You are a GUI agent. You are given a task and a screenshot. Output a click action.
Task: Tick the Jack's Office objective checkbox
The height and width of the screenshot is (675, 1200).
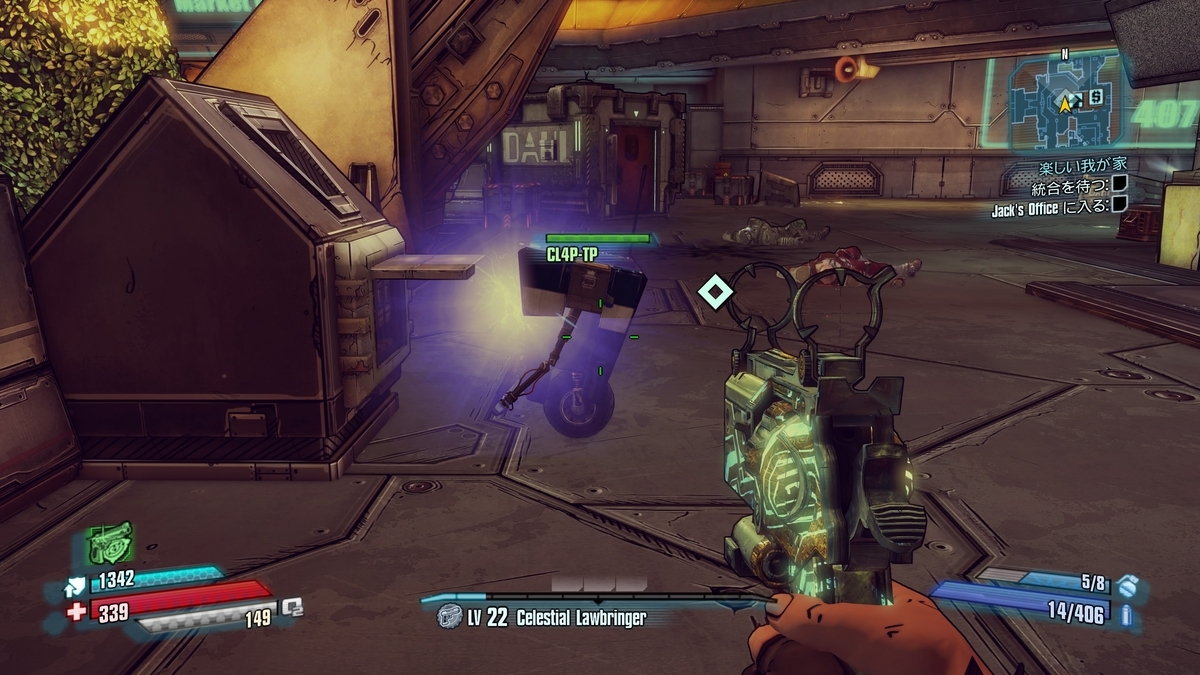click(x=1120, y=204)
